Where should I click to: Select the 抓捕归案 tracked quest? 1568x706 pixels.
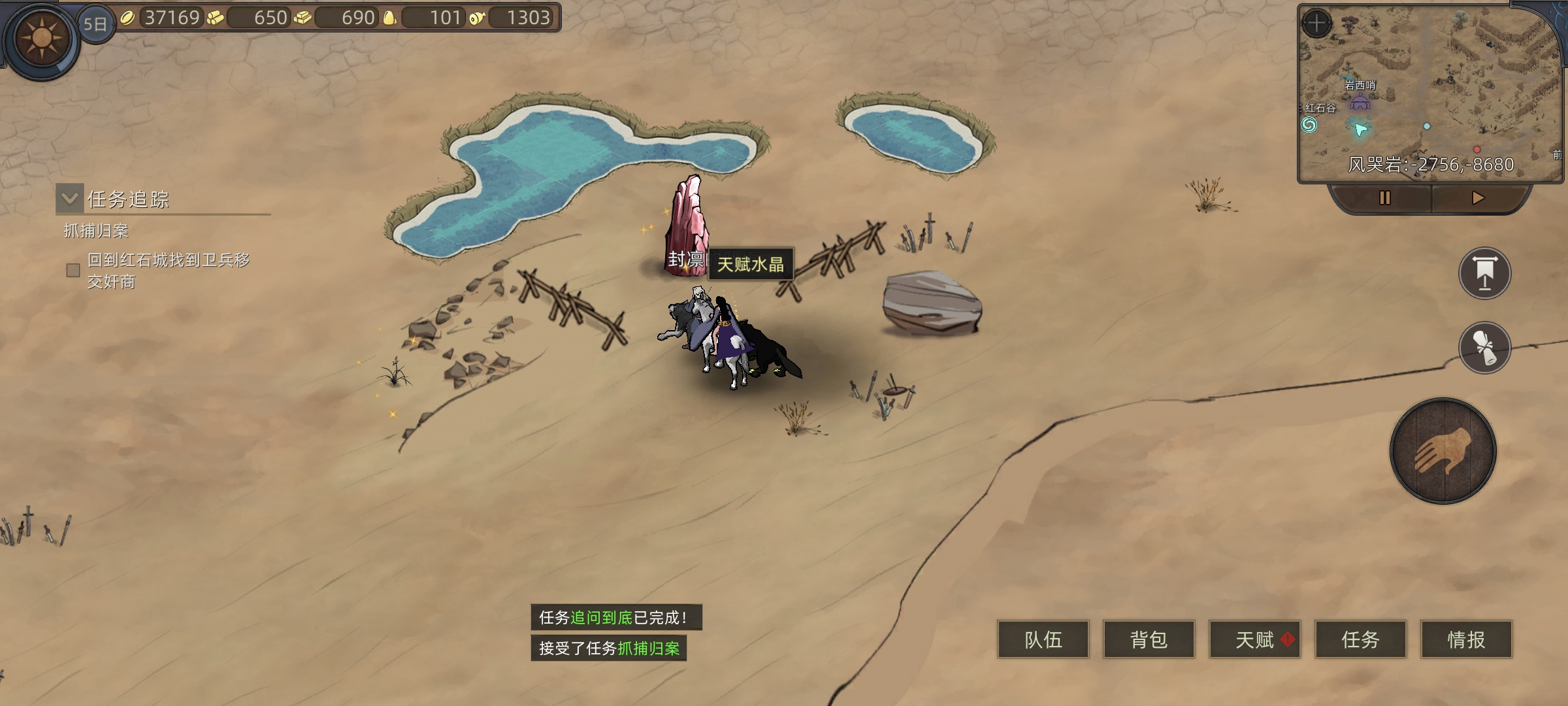[97, 231]
